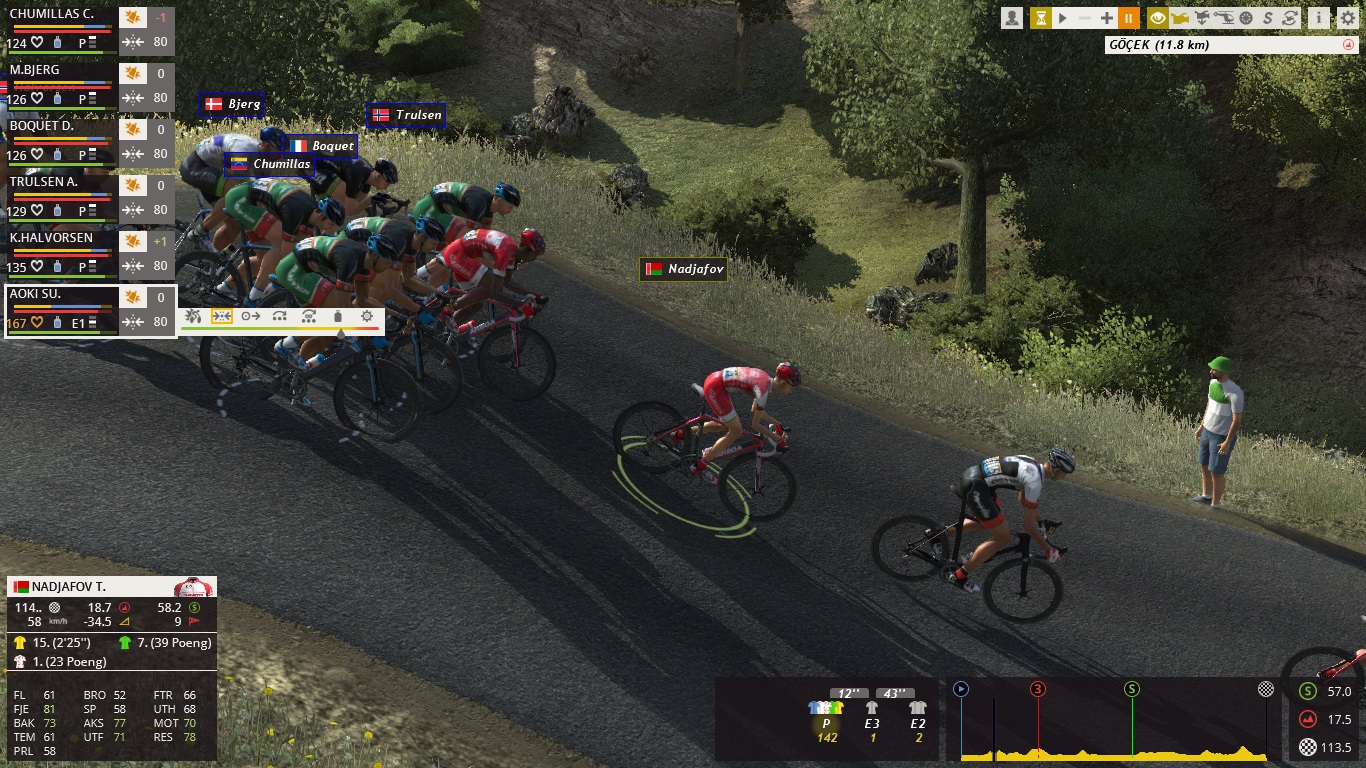
Task: Open the race information 'i' button
Action: (1319, 17)
